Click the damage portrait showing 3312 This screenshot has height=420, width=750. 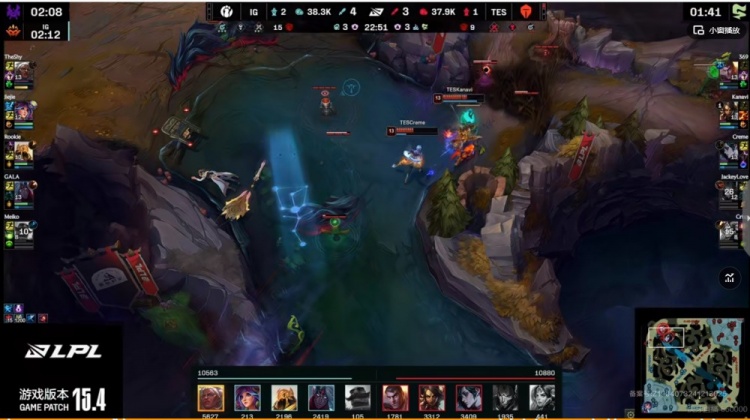pos(432,397)
